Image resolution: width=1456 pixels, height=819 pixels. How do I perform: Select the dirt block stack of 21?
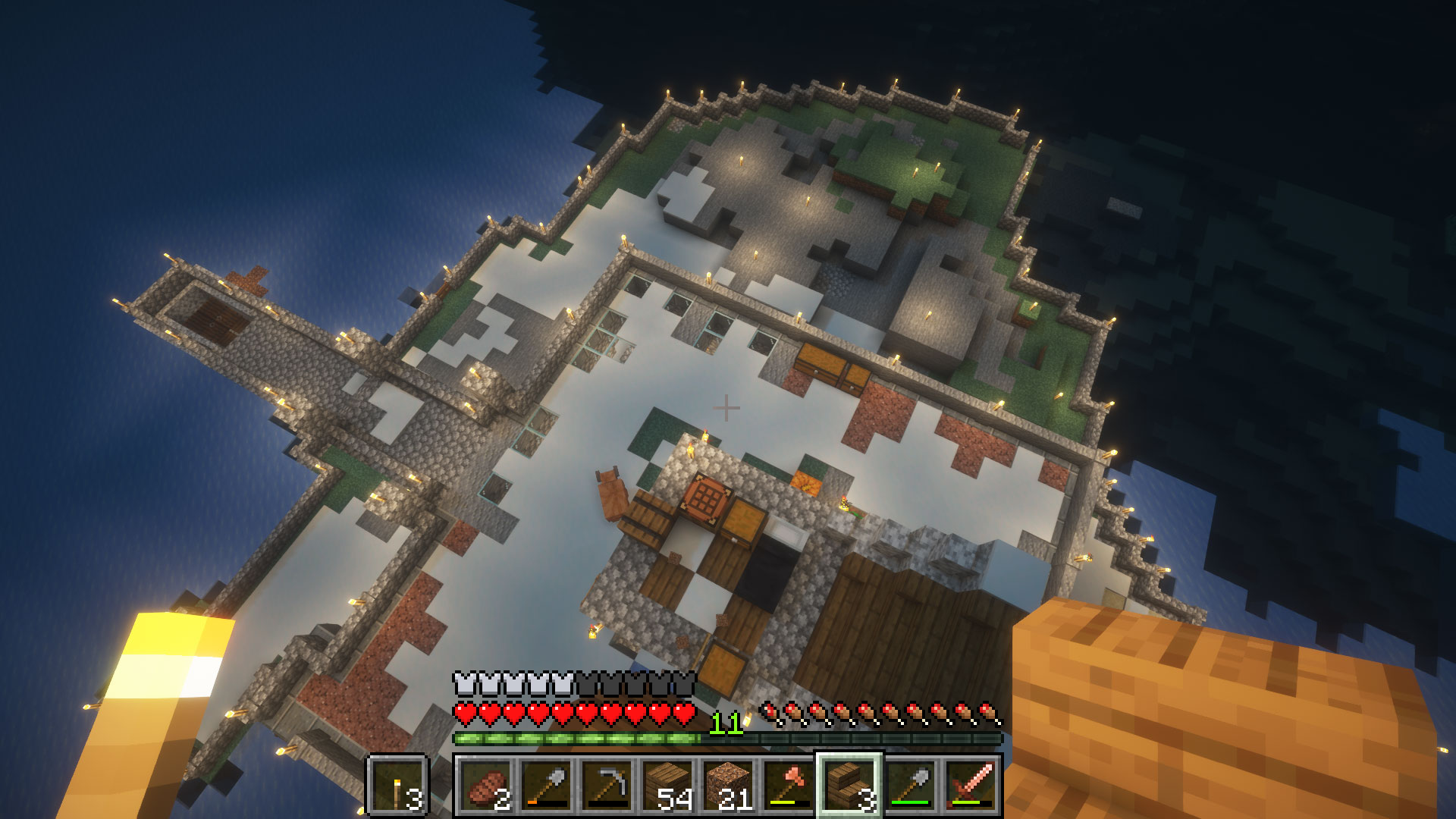coord(728,786)
